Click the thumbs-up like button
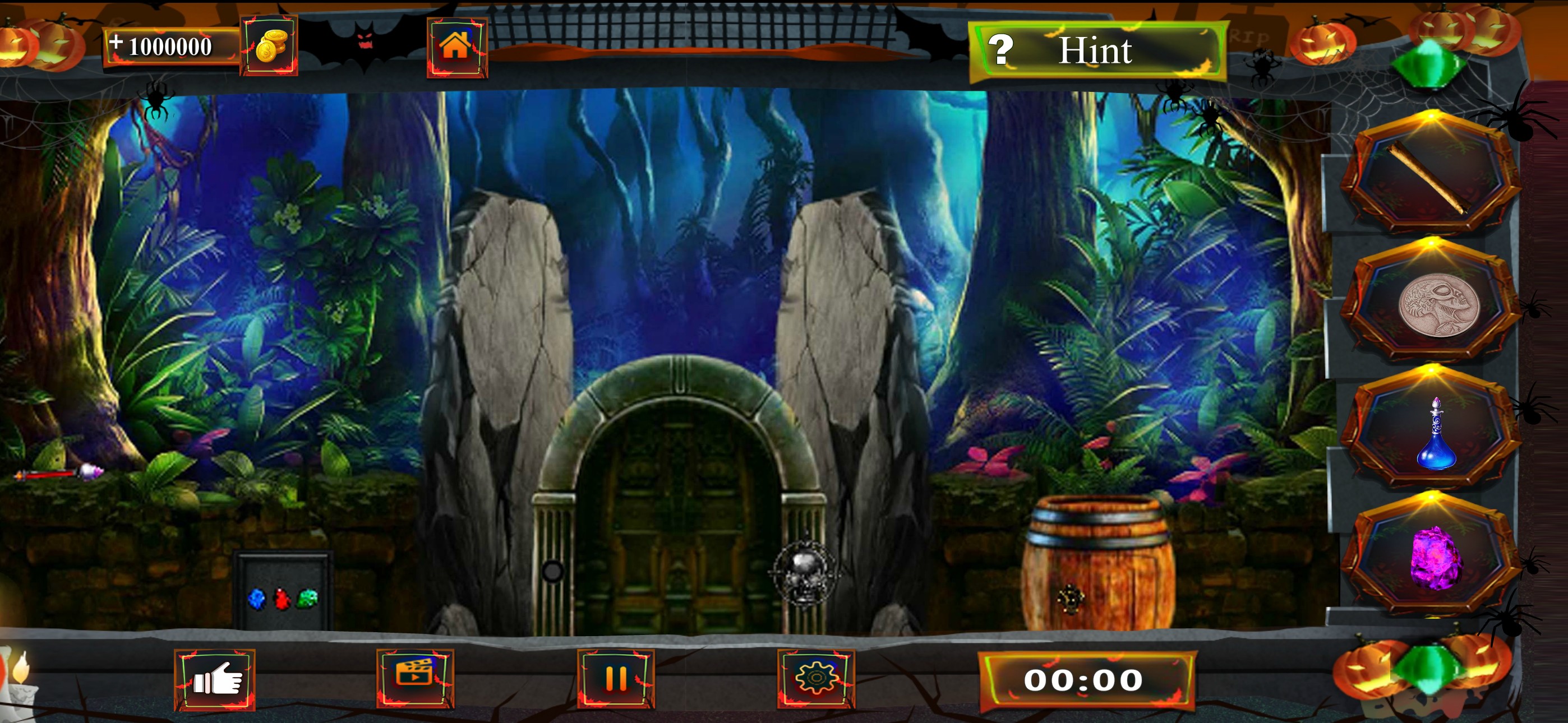 [214, 679]
